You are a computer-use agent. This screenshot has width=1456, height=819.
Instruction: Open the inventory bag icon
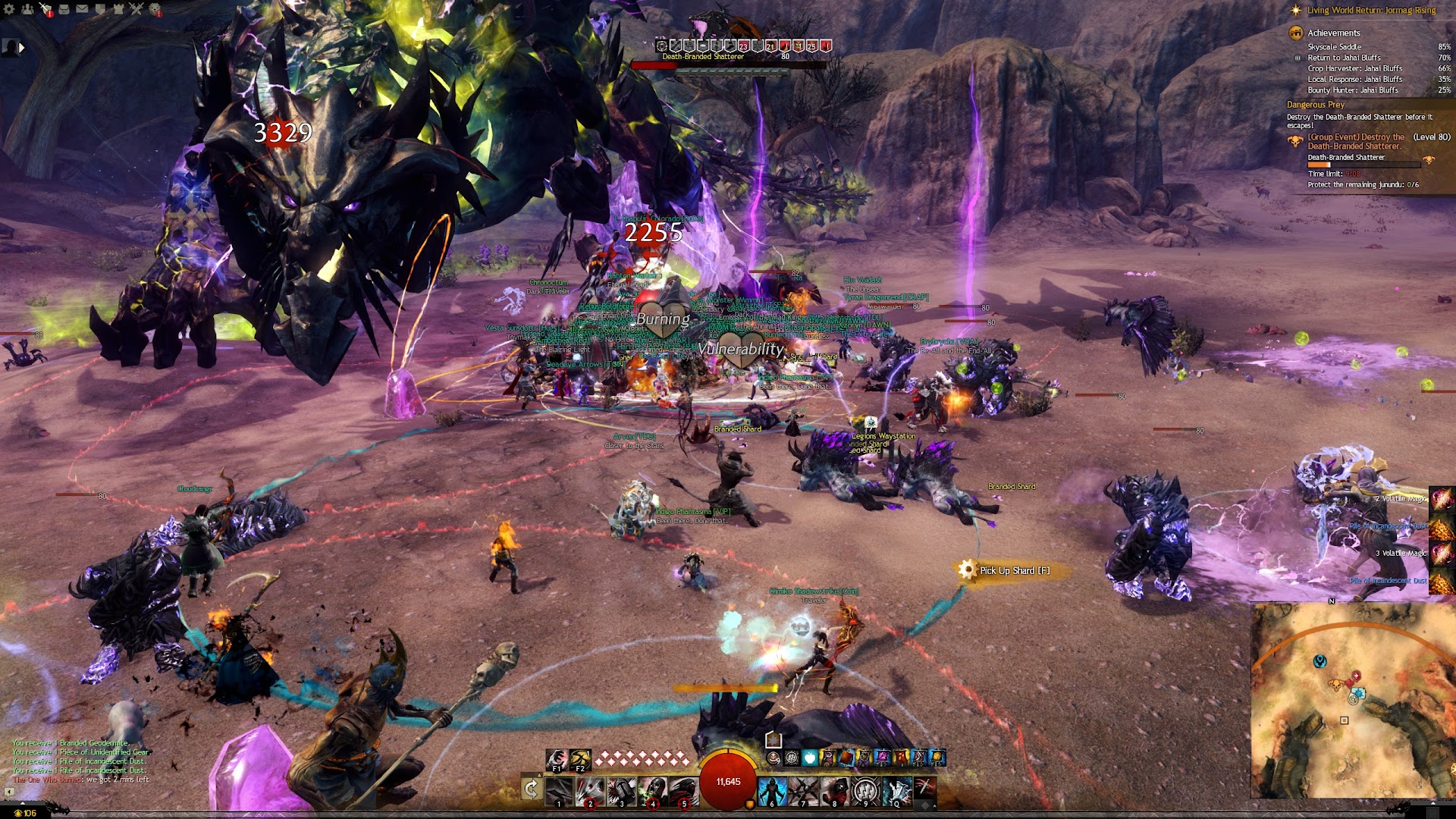pyautogui.click(x=64, y=9)
